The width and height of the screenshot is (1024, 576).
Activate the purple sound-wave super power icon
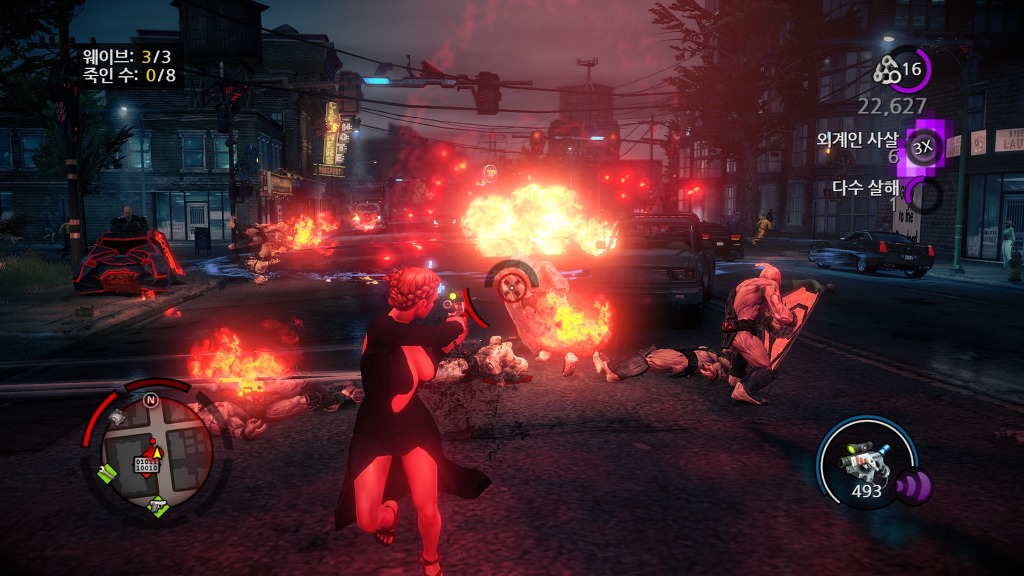pyautogui.click(x=913, y=487)
